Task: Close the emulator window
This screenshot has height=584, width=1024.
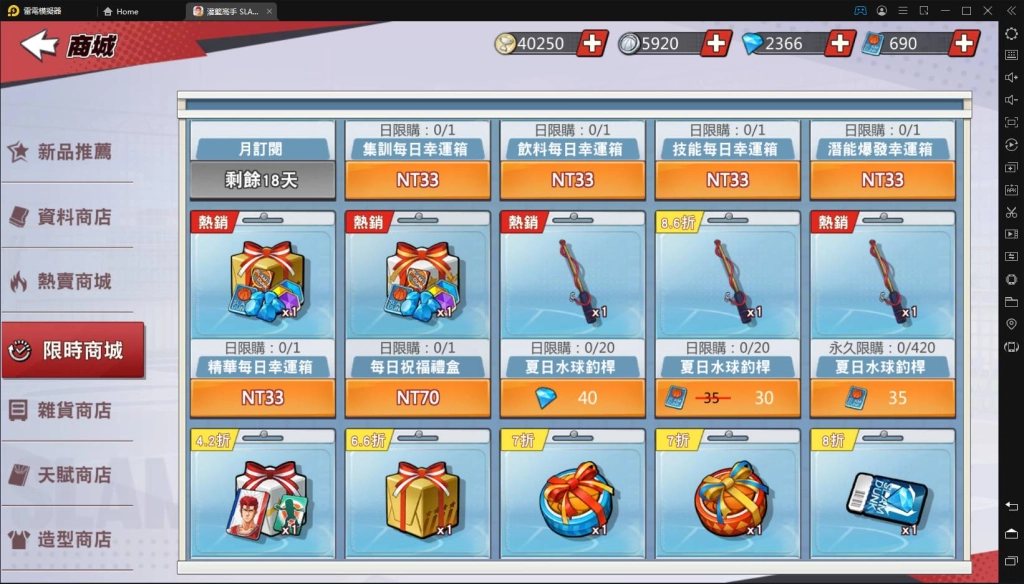Action: click(988, 11)
